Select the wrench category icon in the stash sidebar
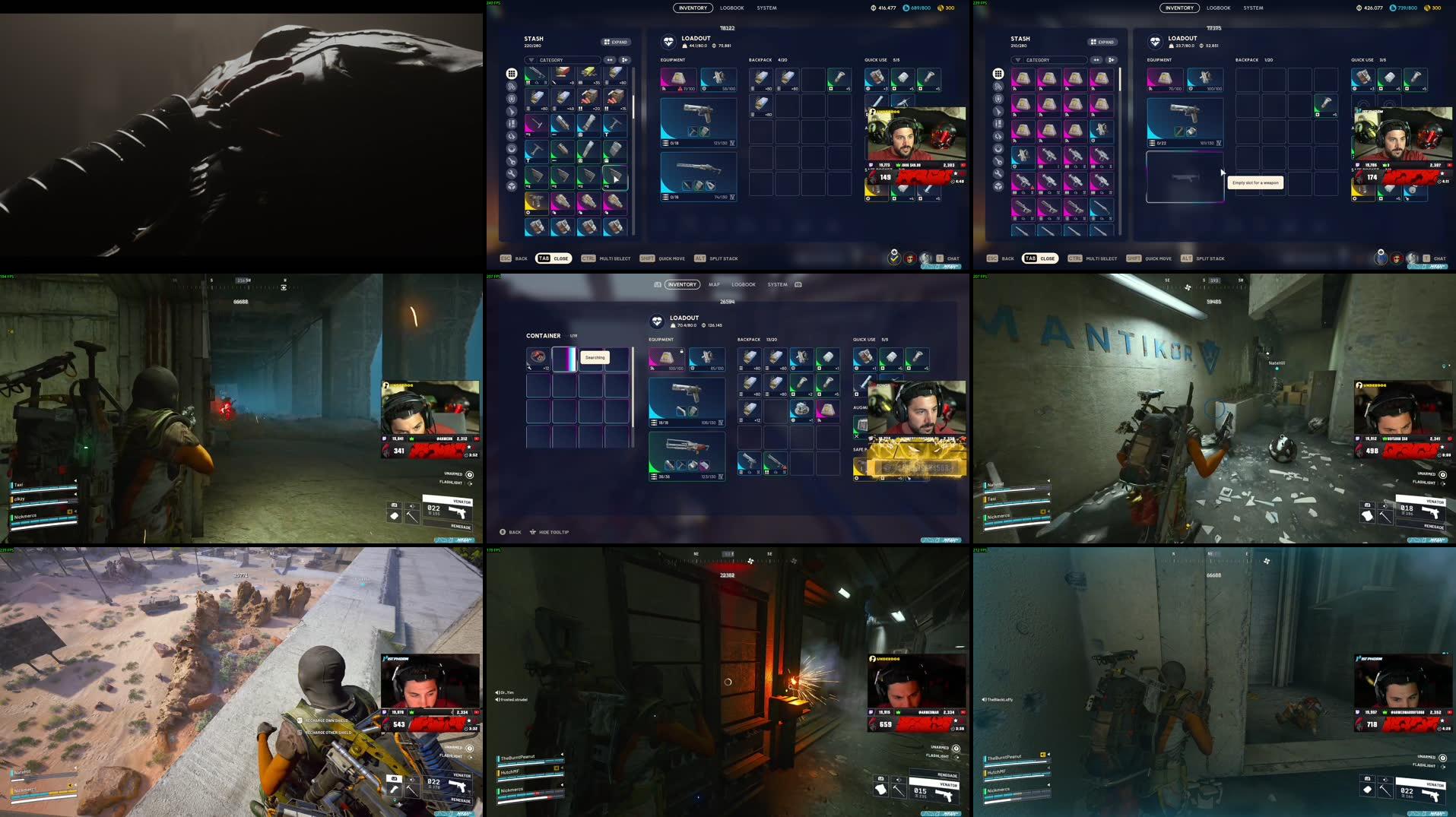This screenshot has width=1456, height=817. coord(512,173)
